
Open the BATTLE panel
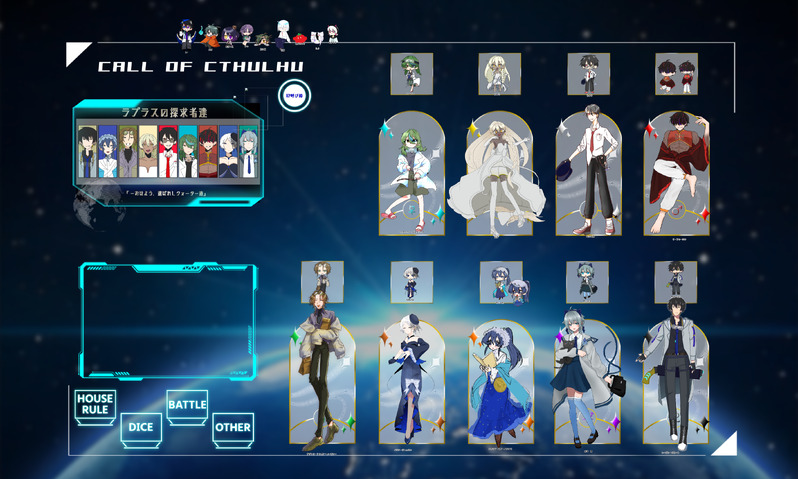click(187, 405)
